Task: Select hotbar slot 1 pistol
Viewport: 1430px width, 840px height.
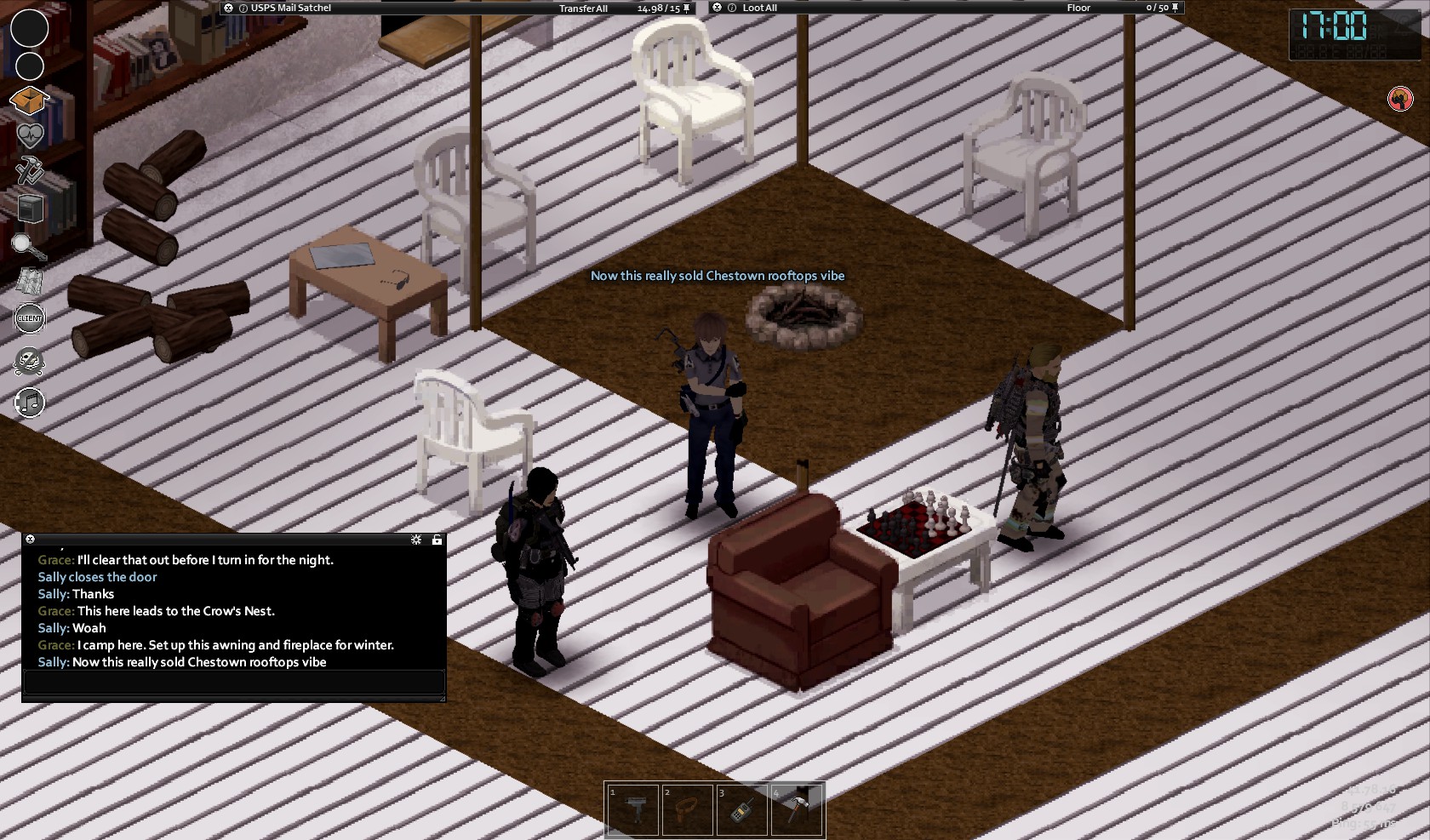Action: 632,809
